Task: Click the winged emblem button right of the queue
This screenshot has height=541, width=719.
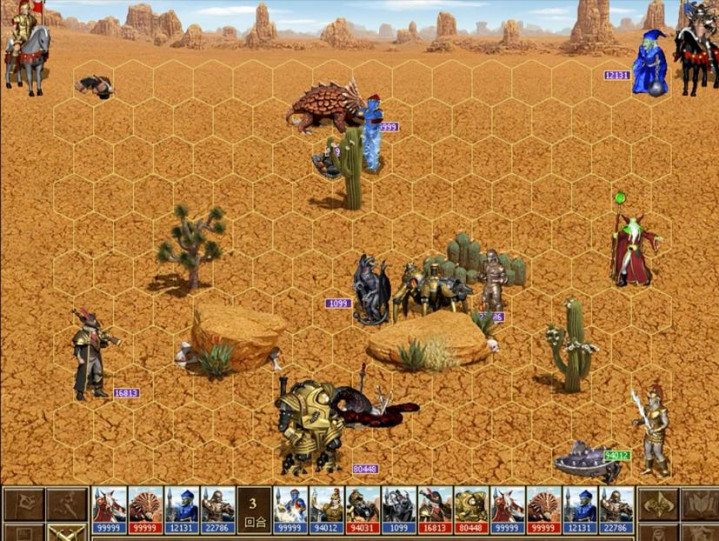Action: (x=658, y=503)
